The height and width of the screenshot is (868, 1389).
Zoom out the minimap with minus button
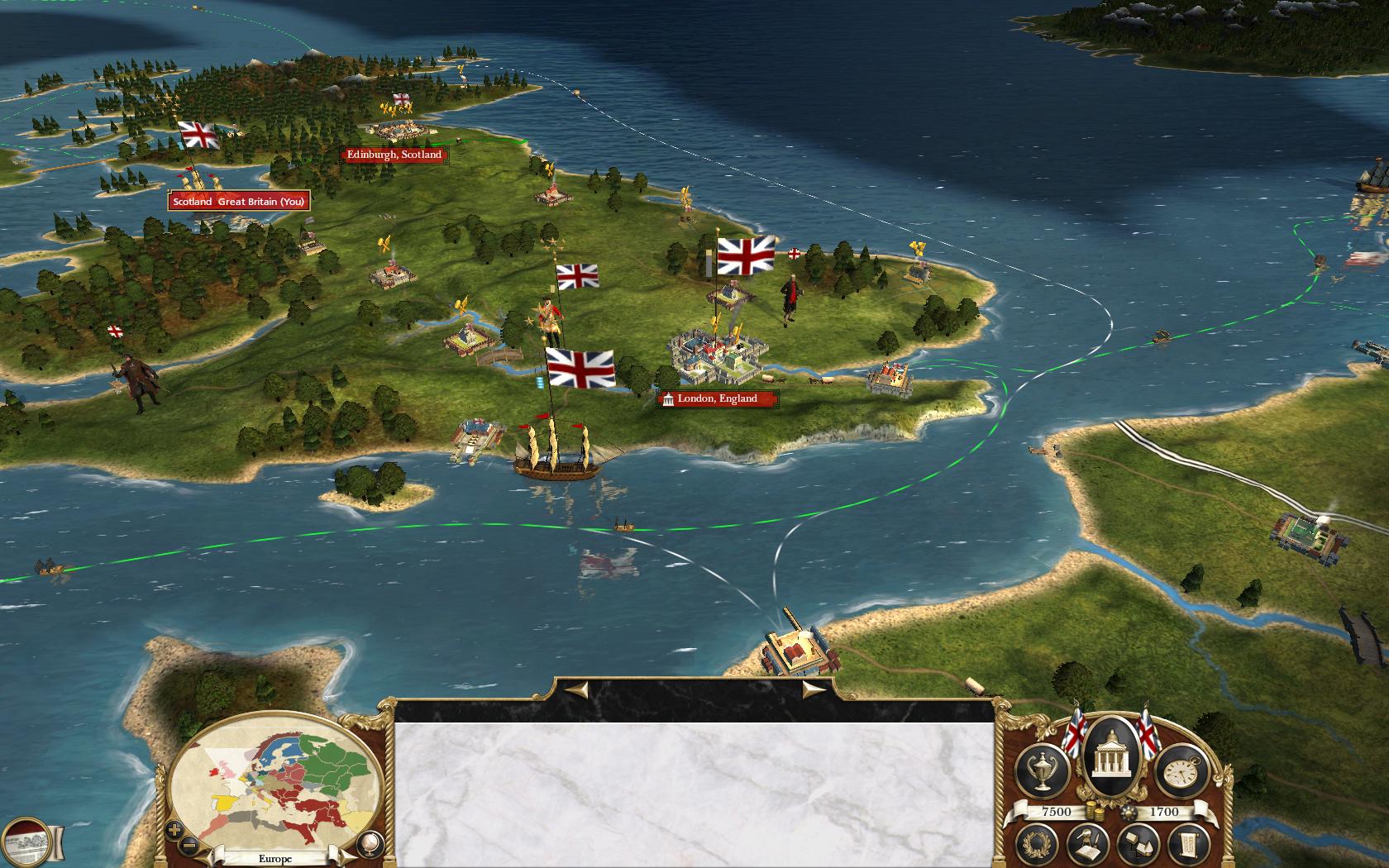(x=189, y=844)
